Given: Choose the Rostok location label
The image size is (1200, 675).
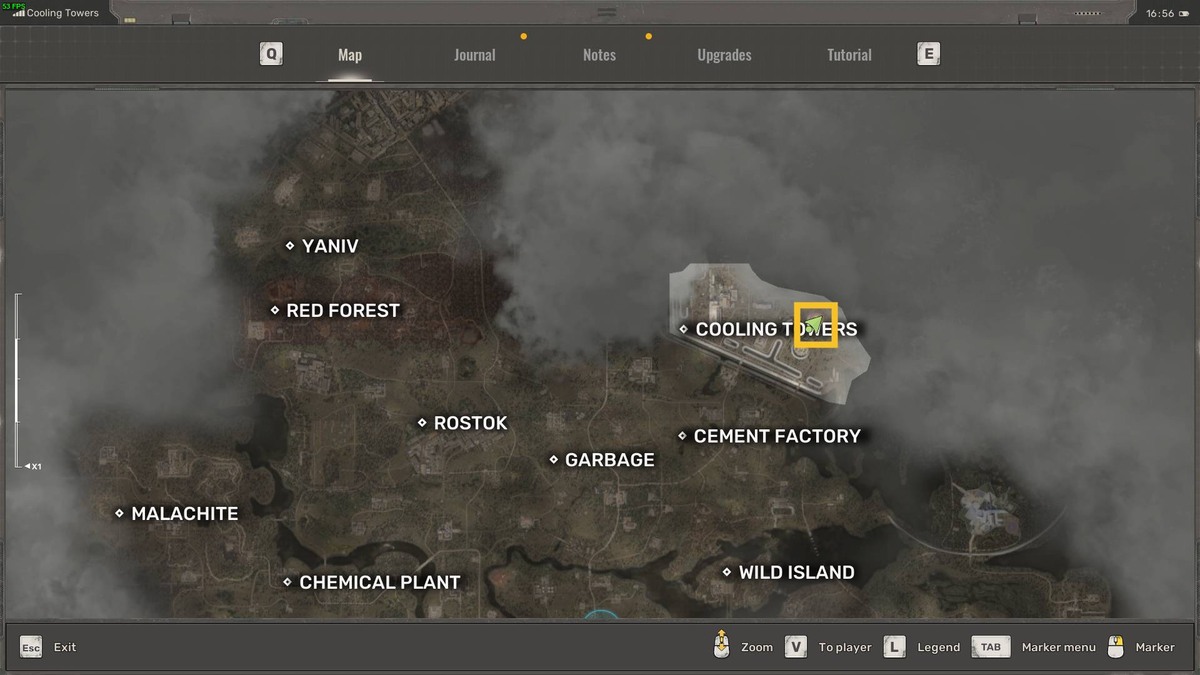Looking at the screenshot, I should [470, 423].
